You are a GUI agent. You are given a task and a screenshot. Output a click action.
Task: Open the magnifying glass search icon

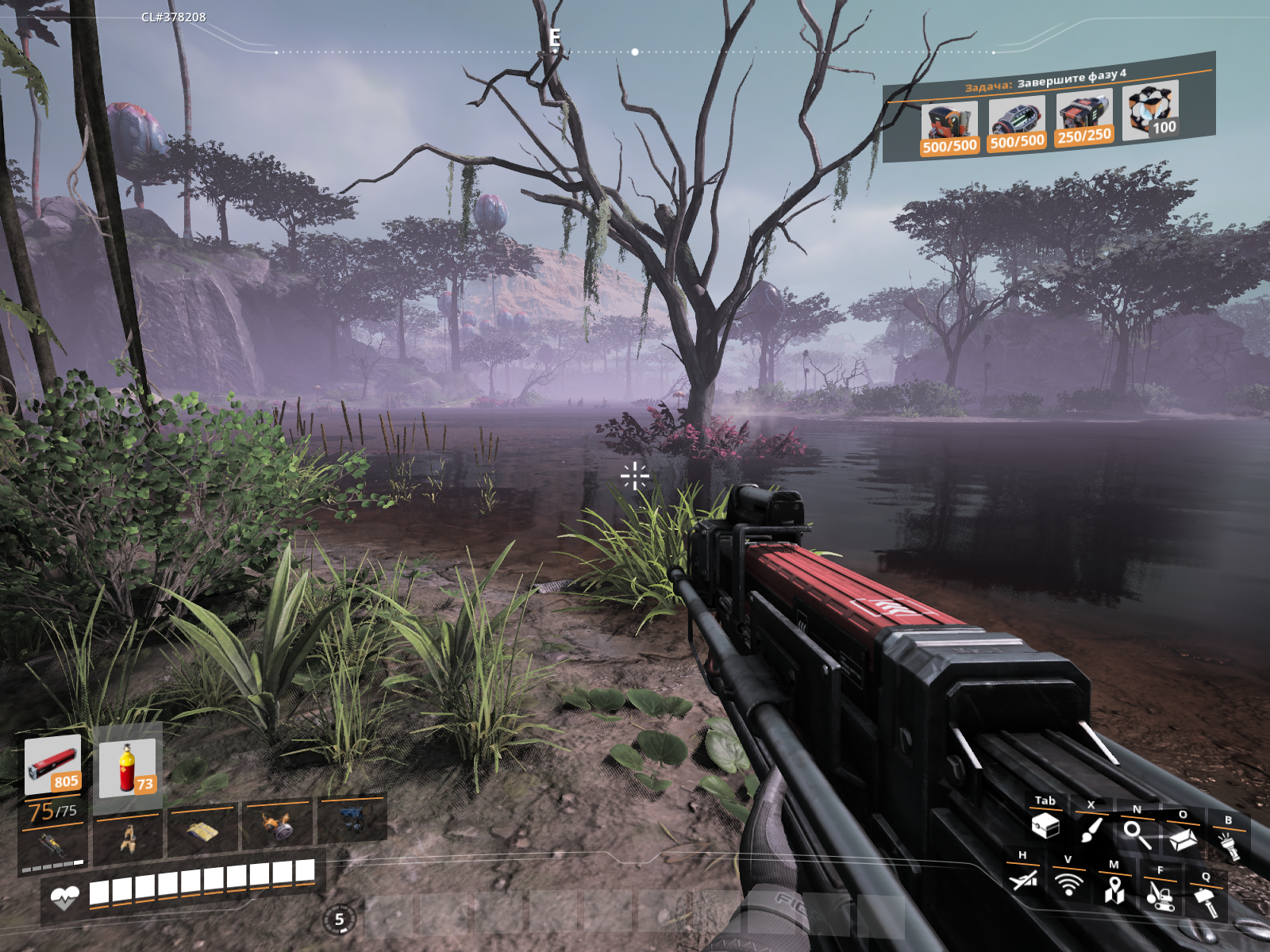point(1137,835)
